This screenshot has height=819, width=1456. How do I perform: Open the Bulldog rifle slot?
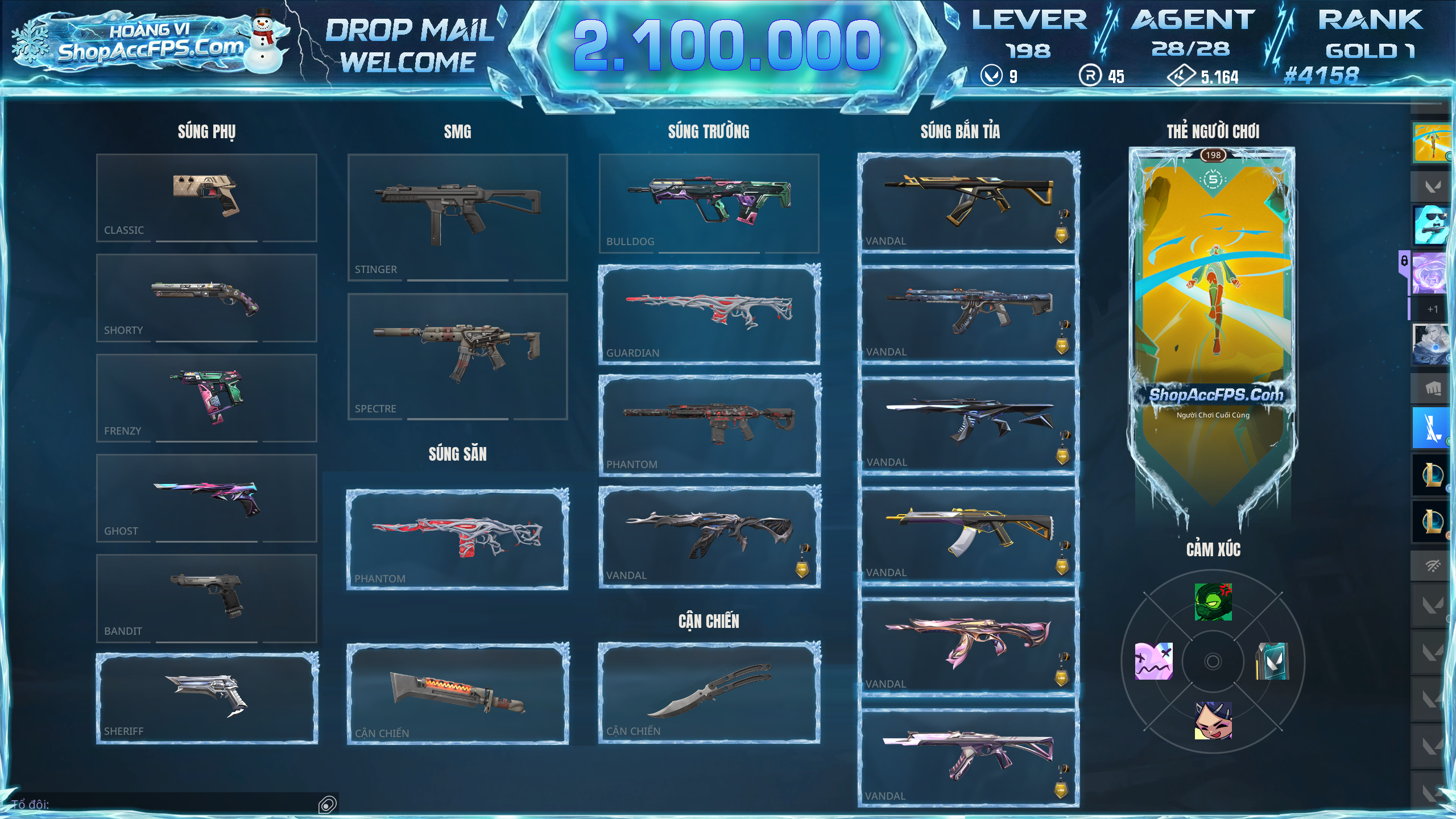[x=709, y=203]
